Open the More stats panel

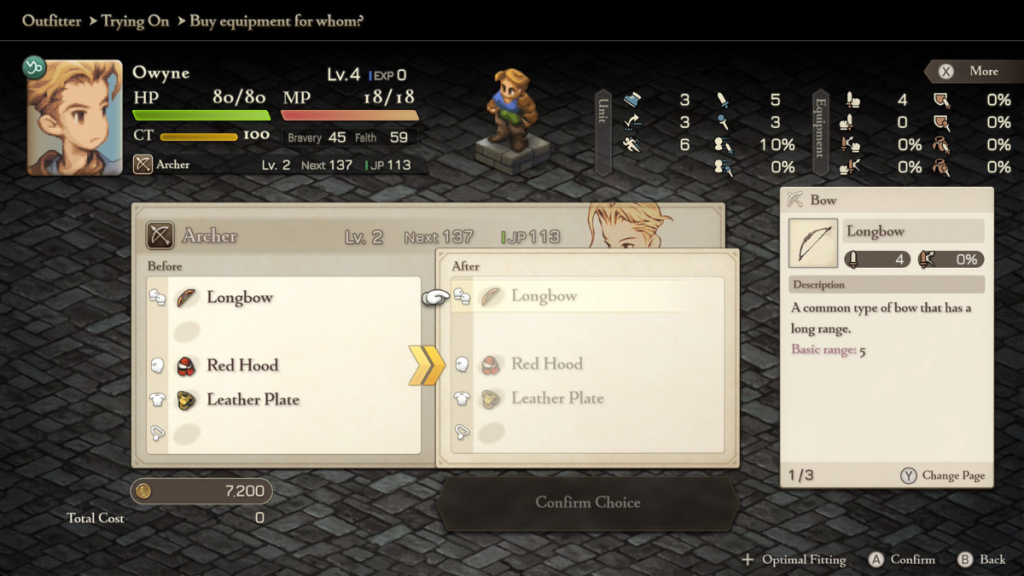tap(972, 71)
